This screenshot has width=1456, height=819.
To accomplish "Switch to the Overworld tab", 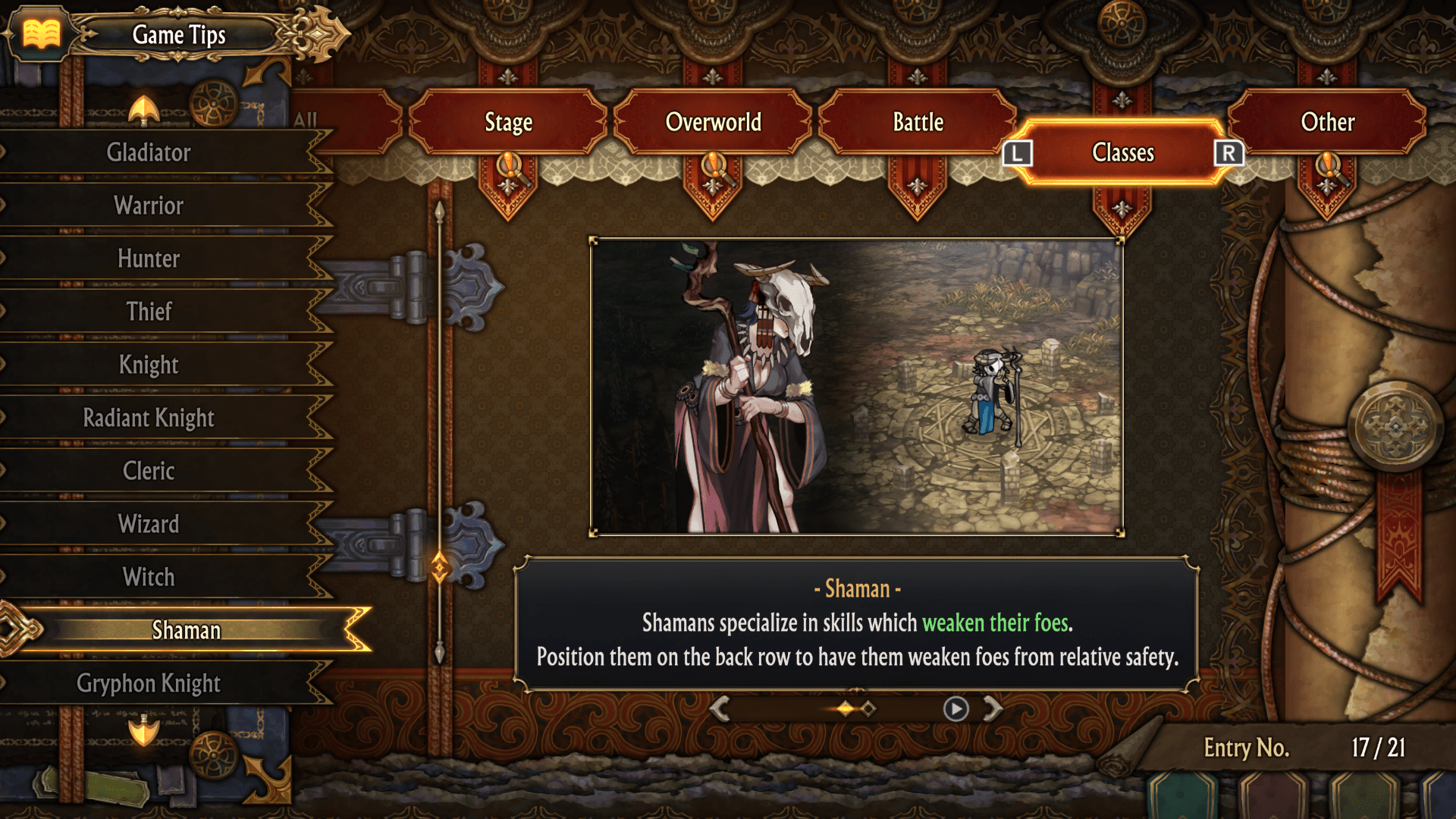I will 713,122.
